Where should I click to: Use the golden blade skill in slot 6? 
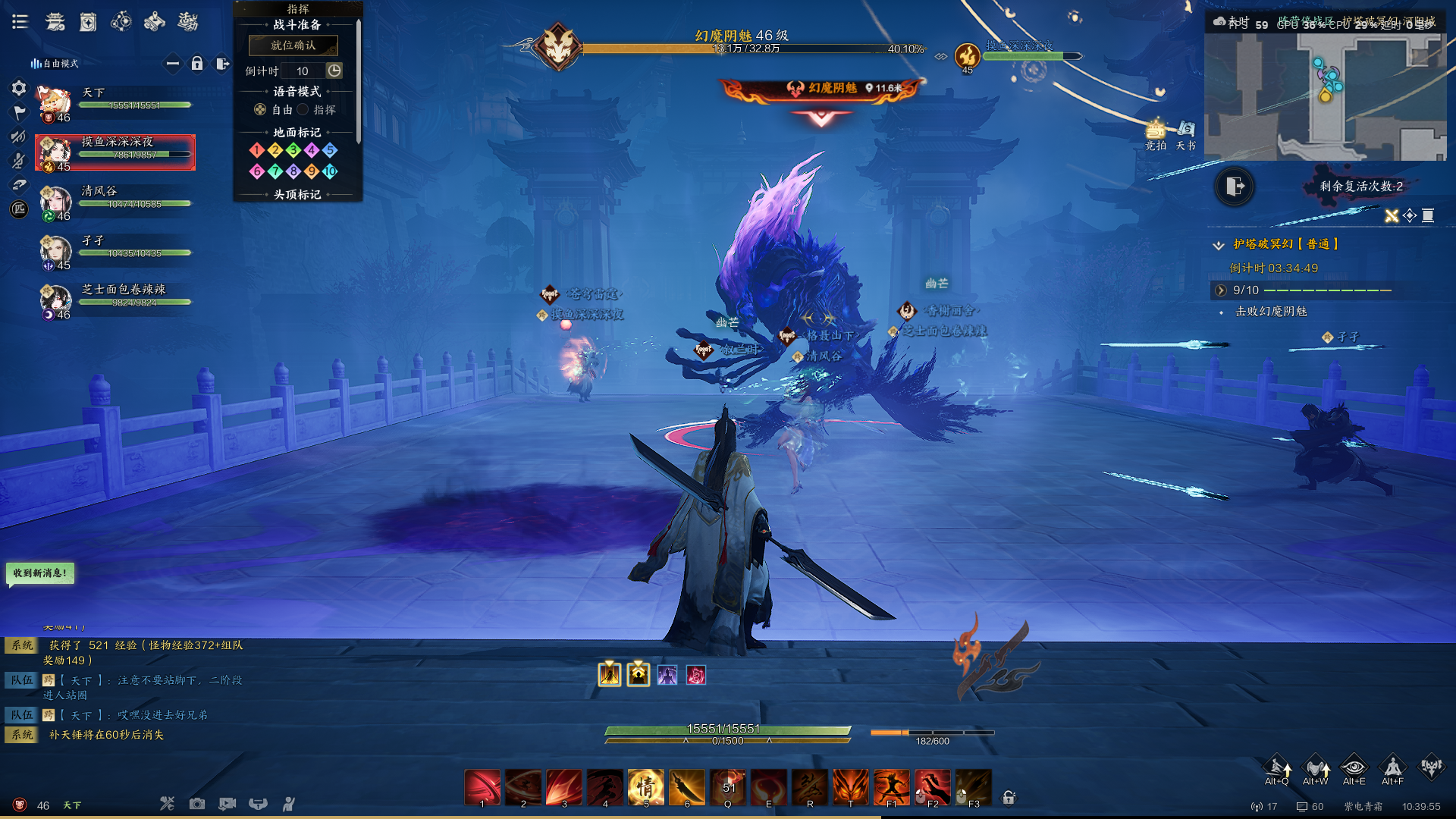coord(686,786)
